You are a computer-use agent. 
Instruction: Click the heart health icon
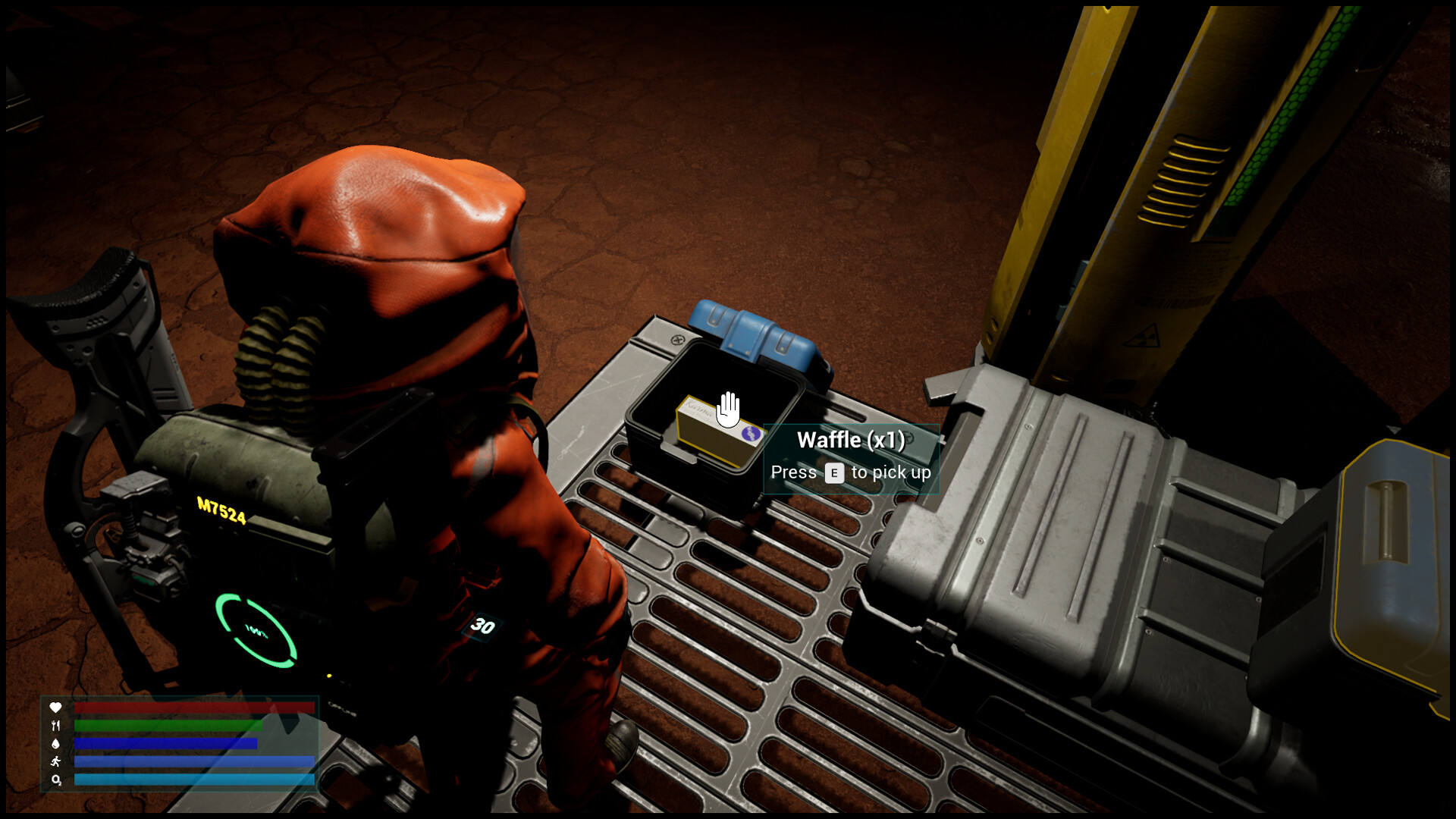[x=56, y=708]
